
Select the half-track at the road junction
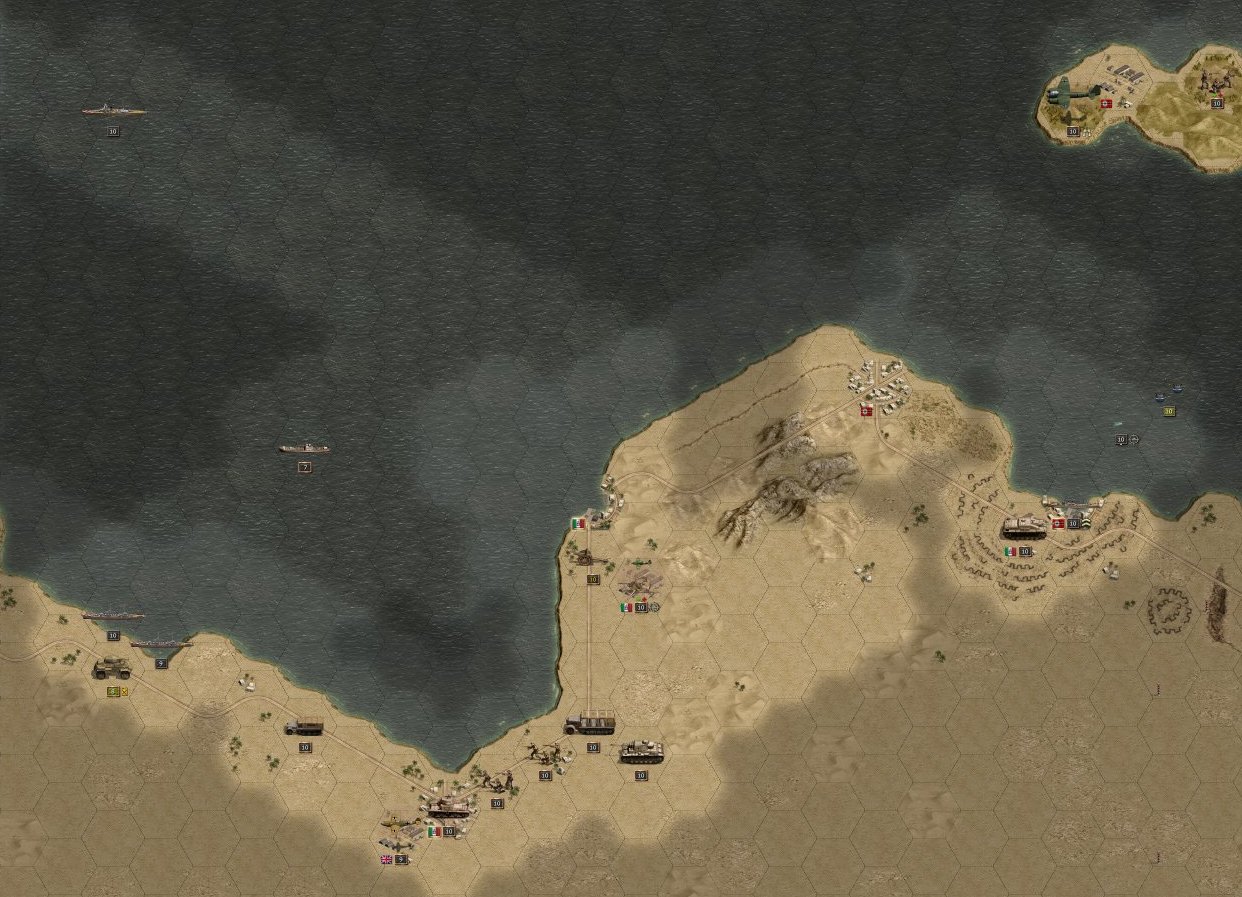click(x=591, y=723)
